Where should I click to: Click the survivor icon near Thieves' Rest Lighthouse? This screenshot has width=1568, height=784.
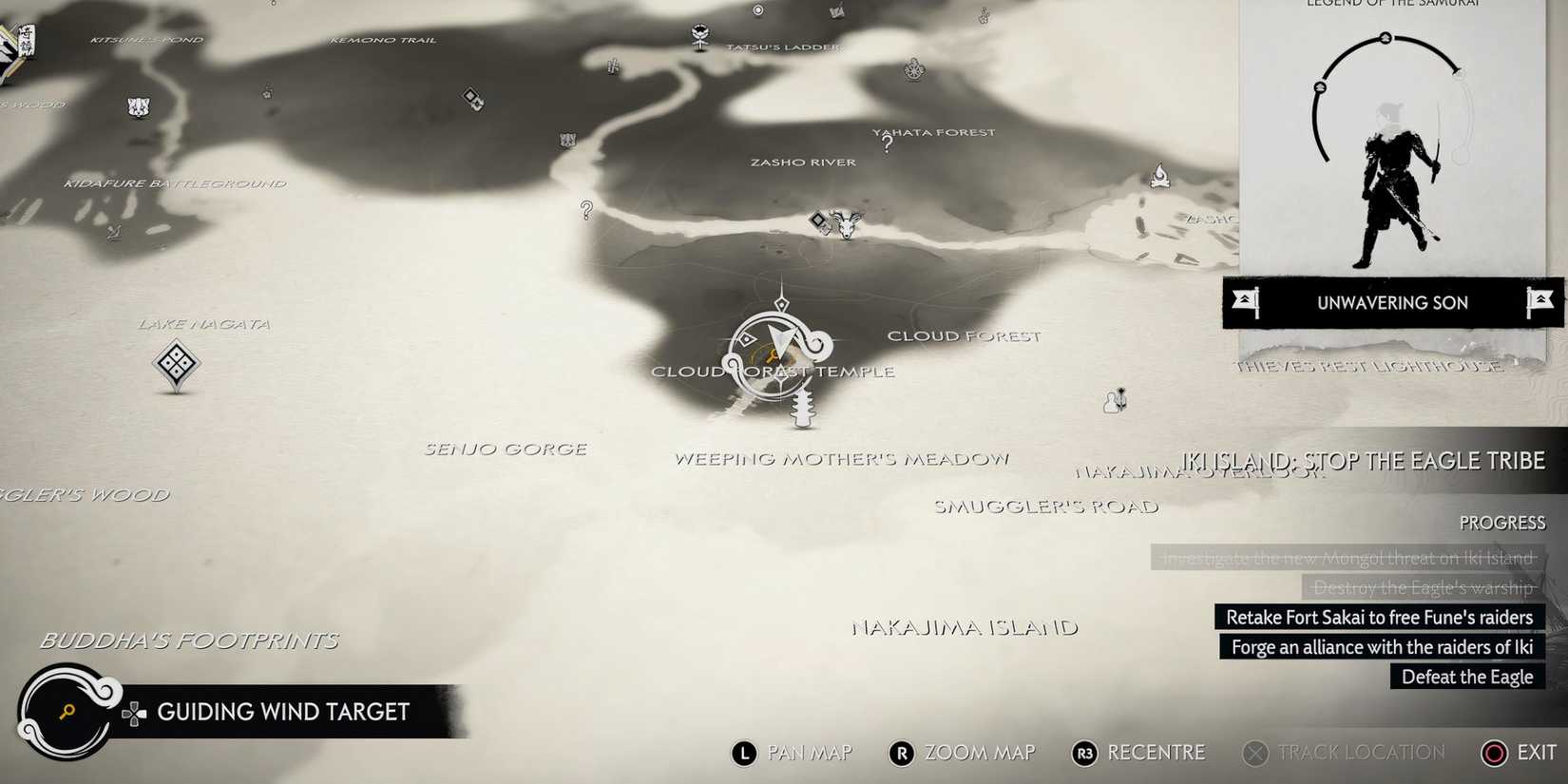click(x=1115, y=402)
